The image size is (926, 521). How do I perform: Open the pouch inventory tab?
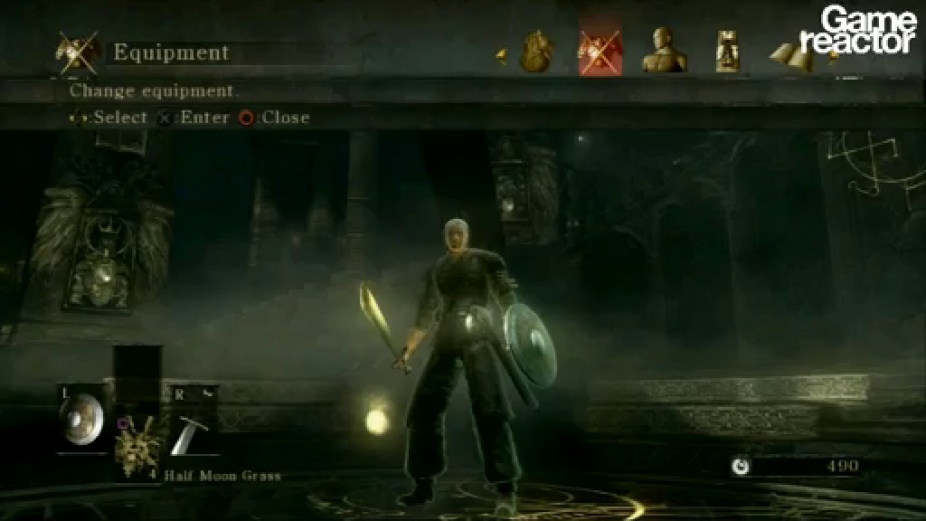click(538, 51)
